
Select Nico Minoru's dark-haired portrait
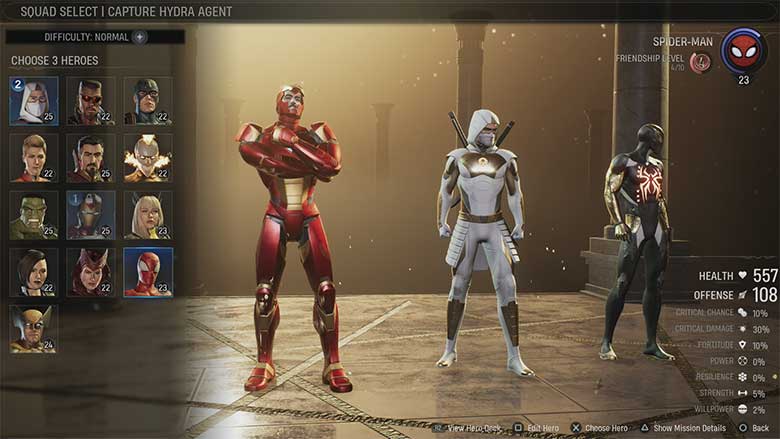(x=34, y=272)
